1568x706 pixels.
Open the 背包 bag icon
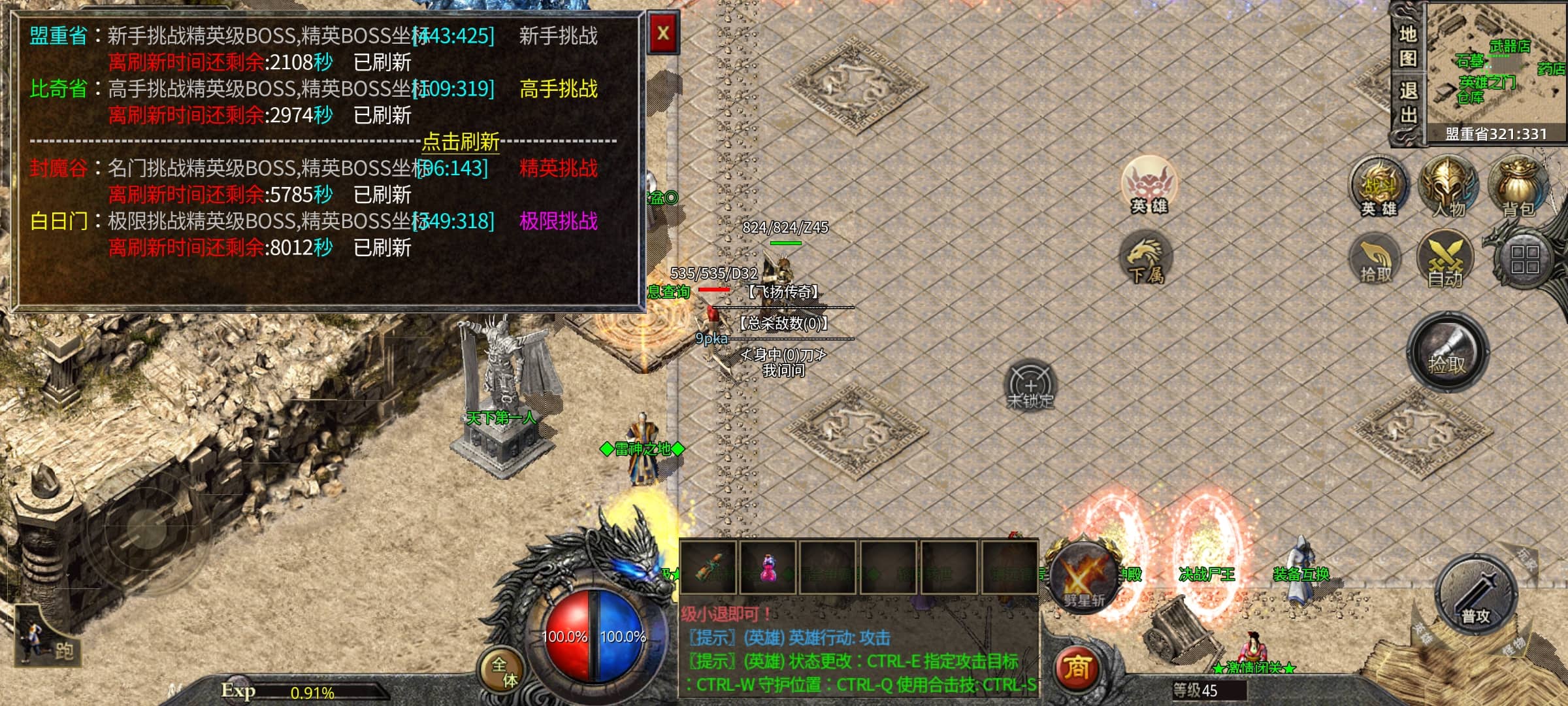[1517, 186]
